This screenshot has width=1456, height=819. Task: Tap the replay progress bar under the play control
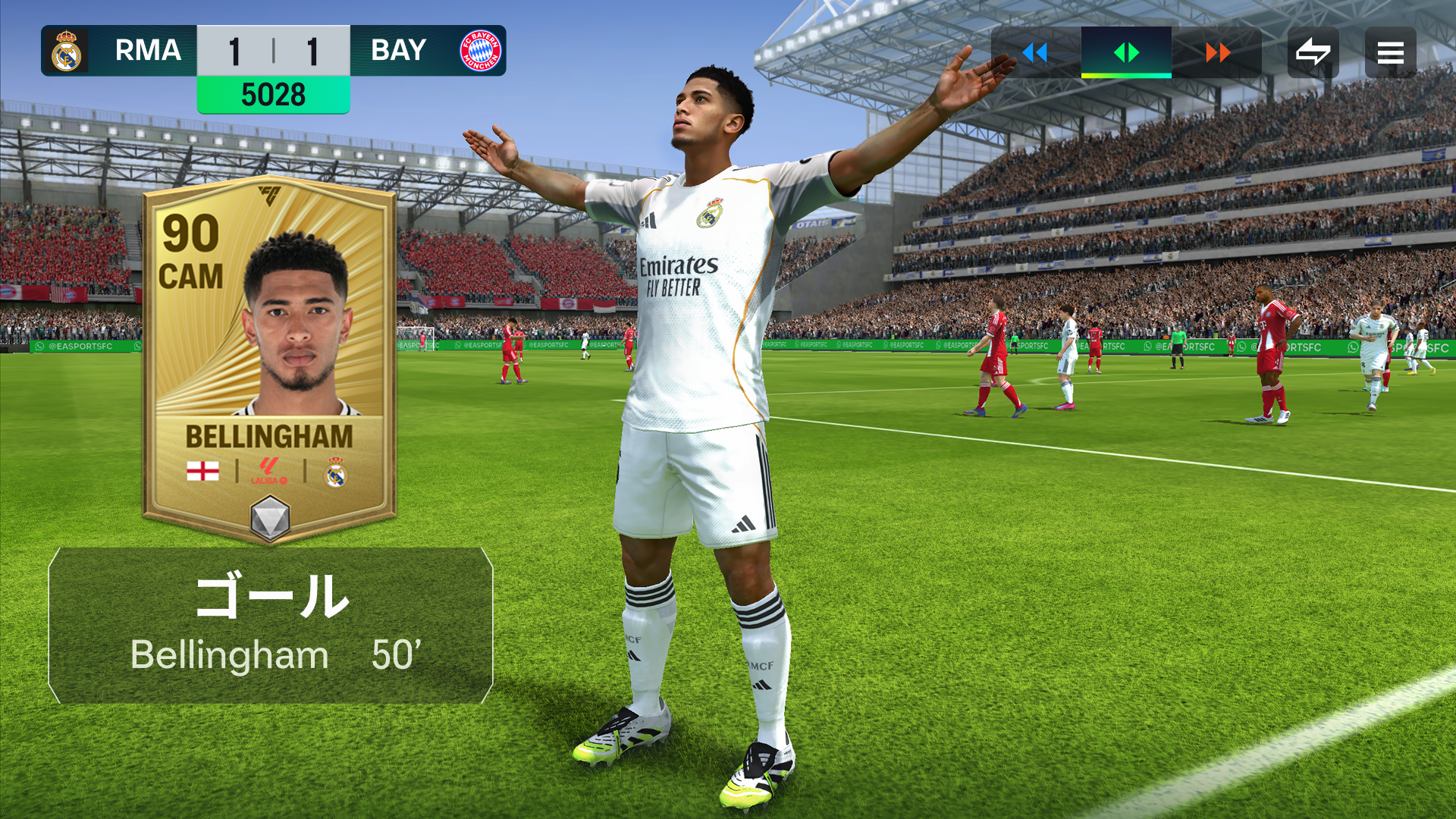click(x=1127, y=76)
